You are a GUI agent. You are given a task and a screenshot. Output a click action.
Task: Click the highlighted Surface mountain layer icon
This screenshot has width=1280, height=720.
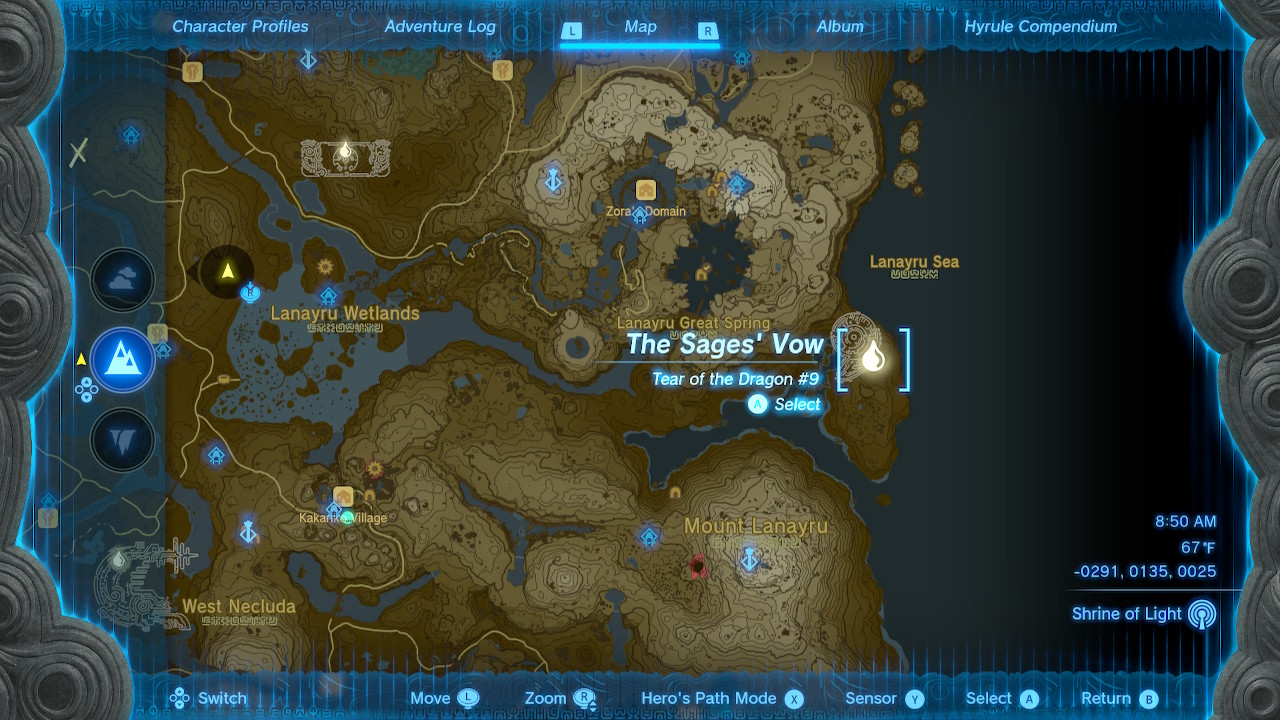click(122, 360)
